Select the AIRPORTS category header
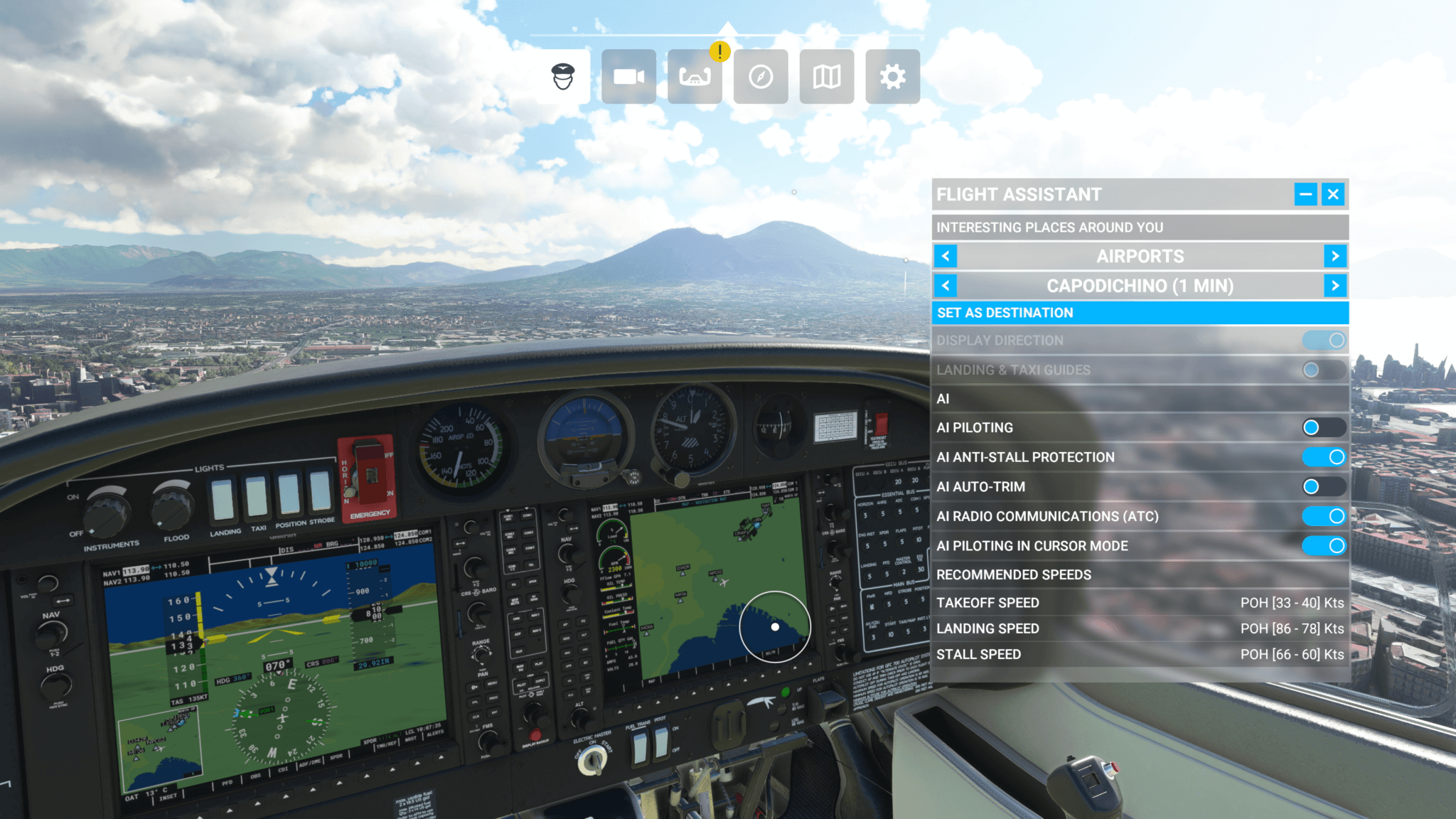 click(x=1140, y=256)
